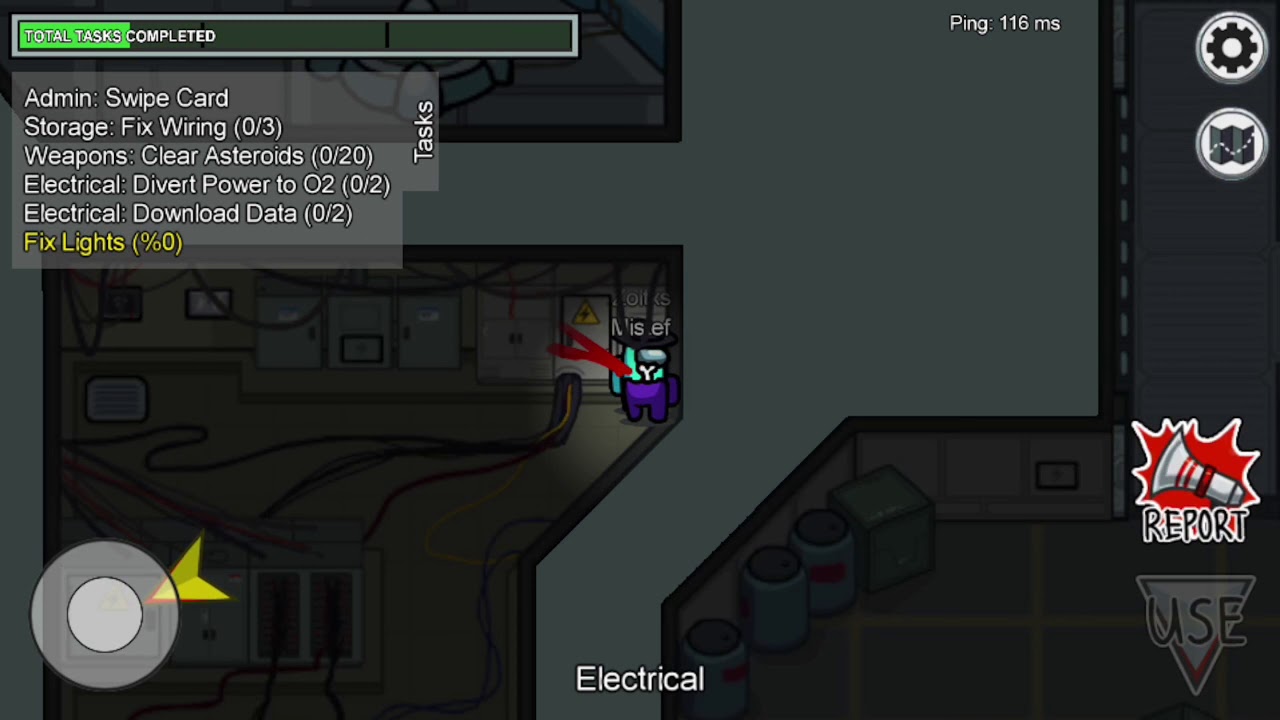Tap the virtual joystick knob
The width and height of the screenshot is (1280, 720).
105,613
